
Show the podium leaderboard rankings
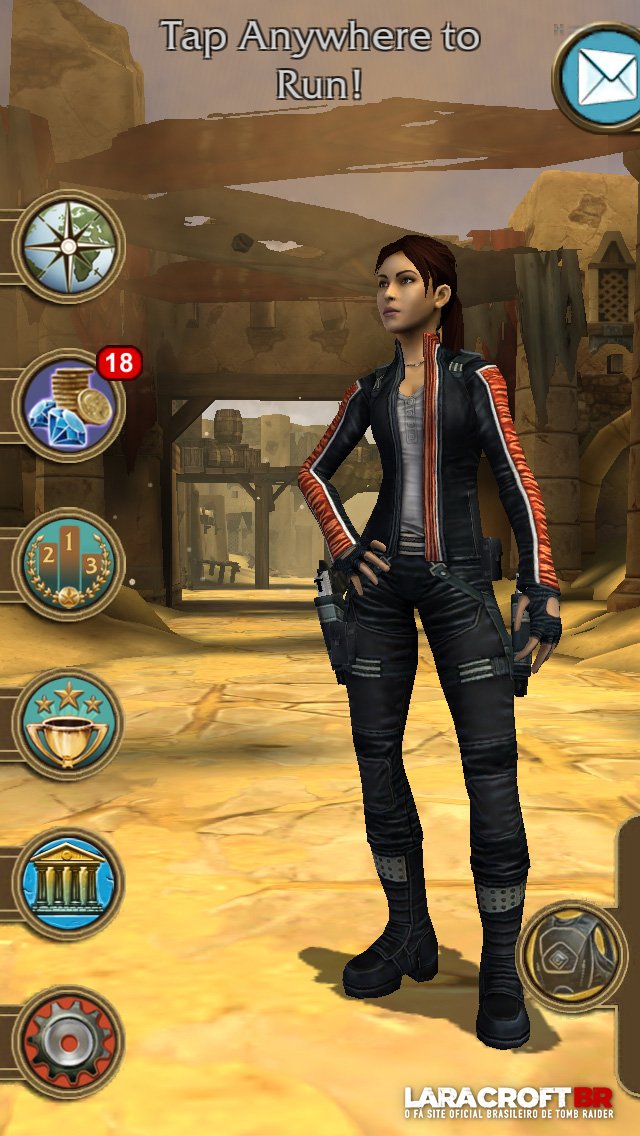pos(68,565)
